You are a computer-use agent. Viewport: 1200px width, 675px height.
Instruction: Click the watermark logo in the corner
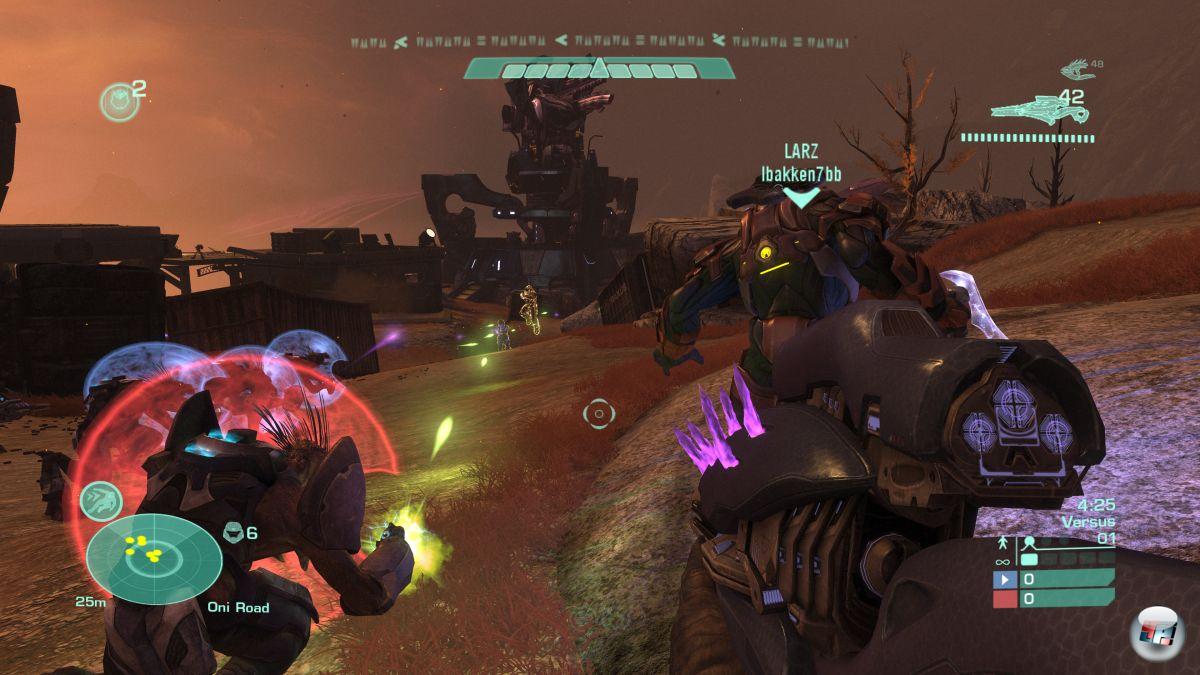coord(1157,633)
